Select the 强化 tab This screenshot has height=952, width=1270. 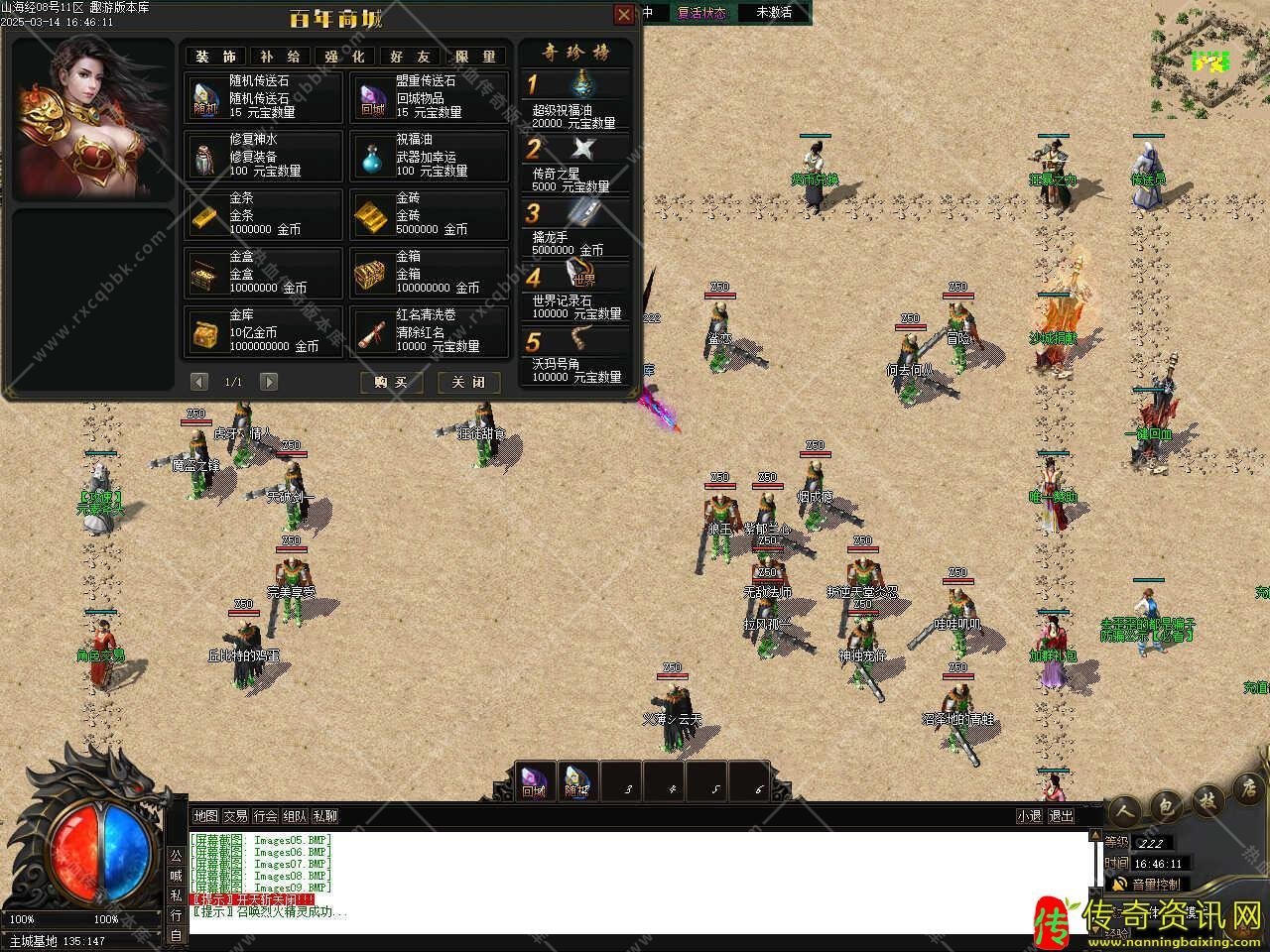[344, 57]
